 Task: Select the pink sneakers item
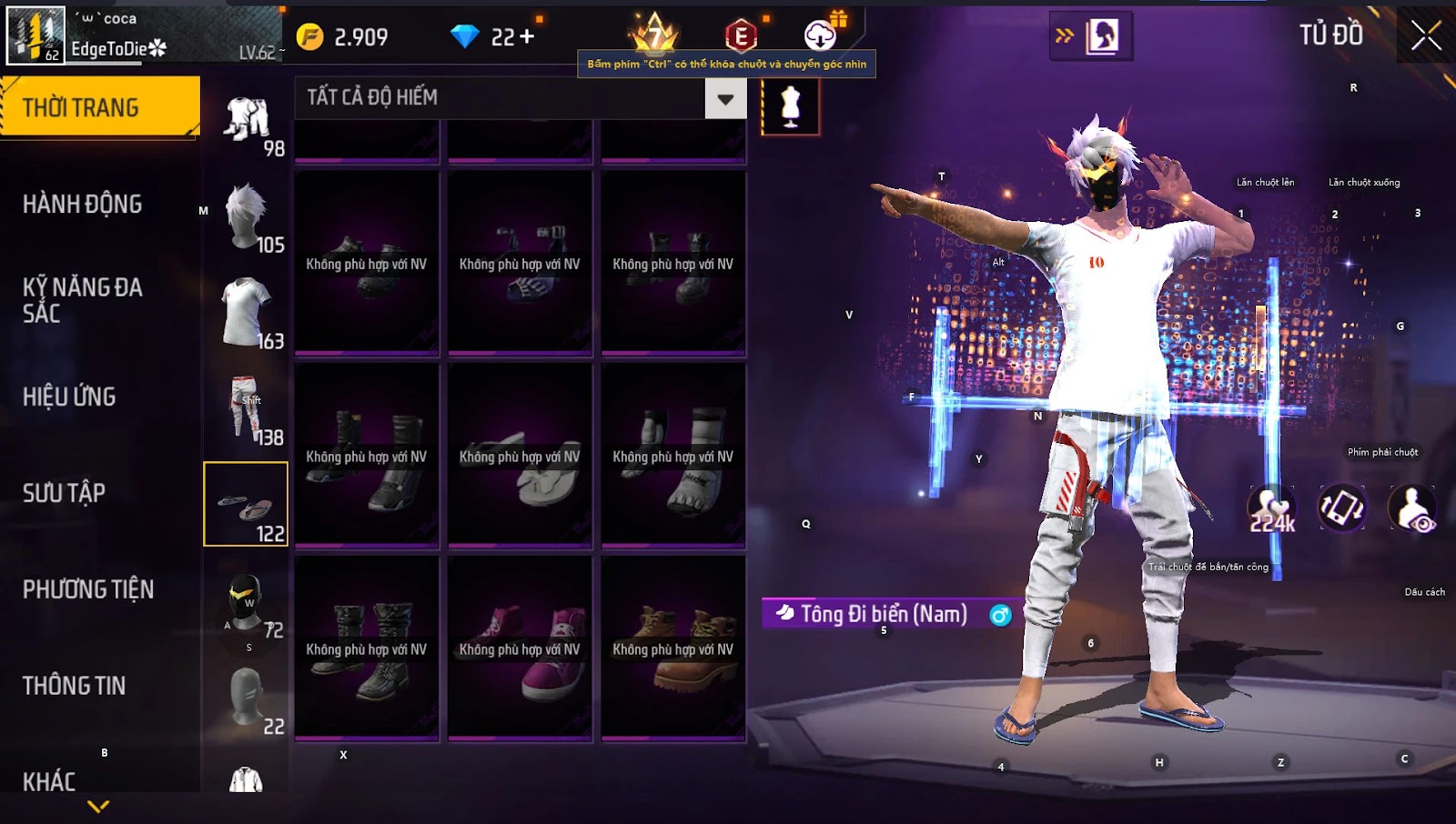tap(520, 648)
